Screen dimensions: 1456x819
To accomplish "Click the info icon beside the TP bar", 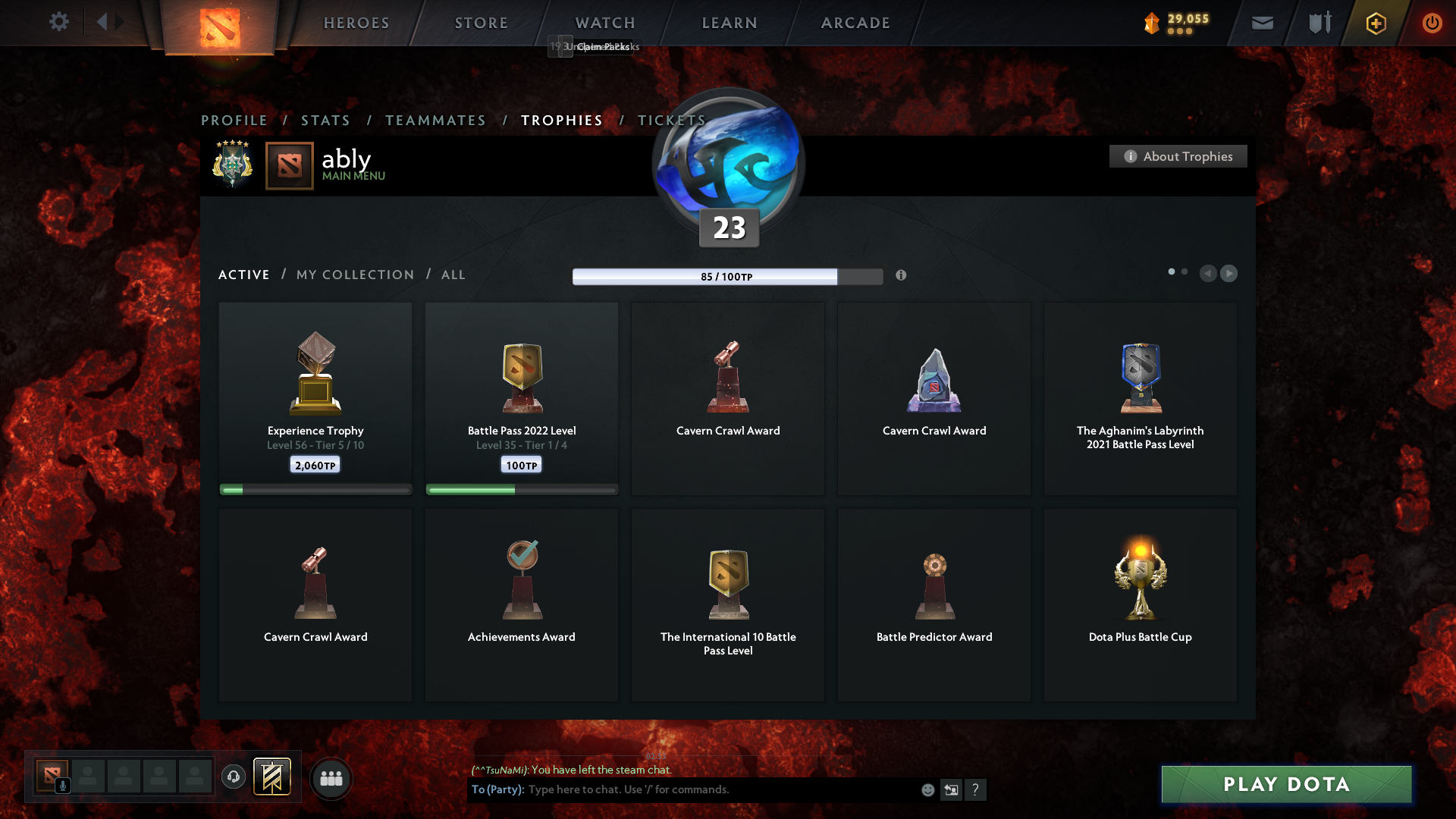I will [902, 276].
